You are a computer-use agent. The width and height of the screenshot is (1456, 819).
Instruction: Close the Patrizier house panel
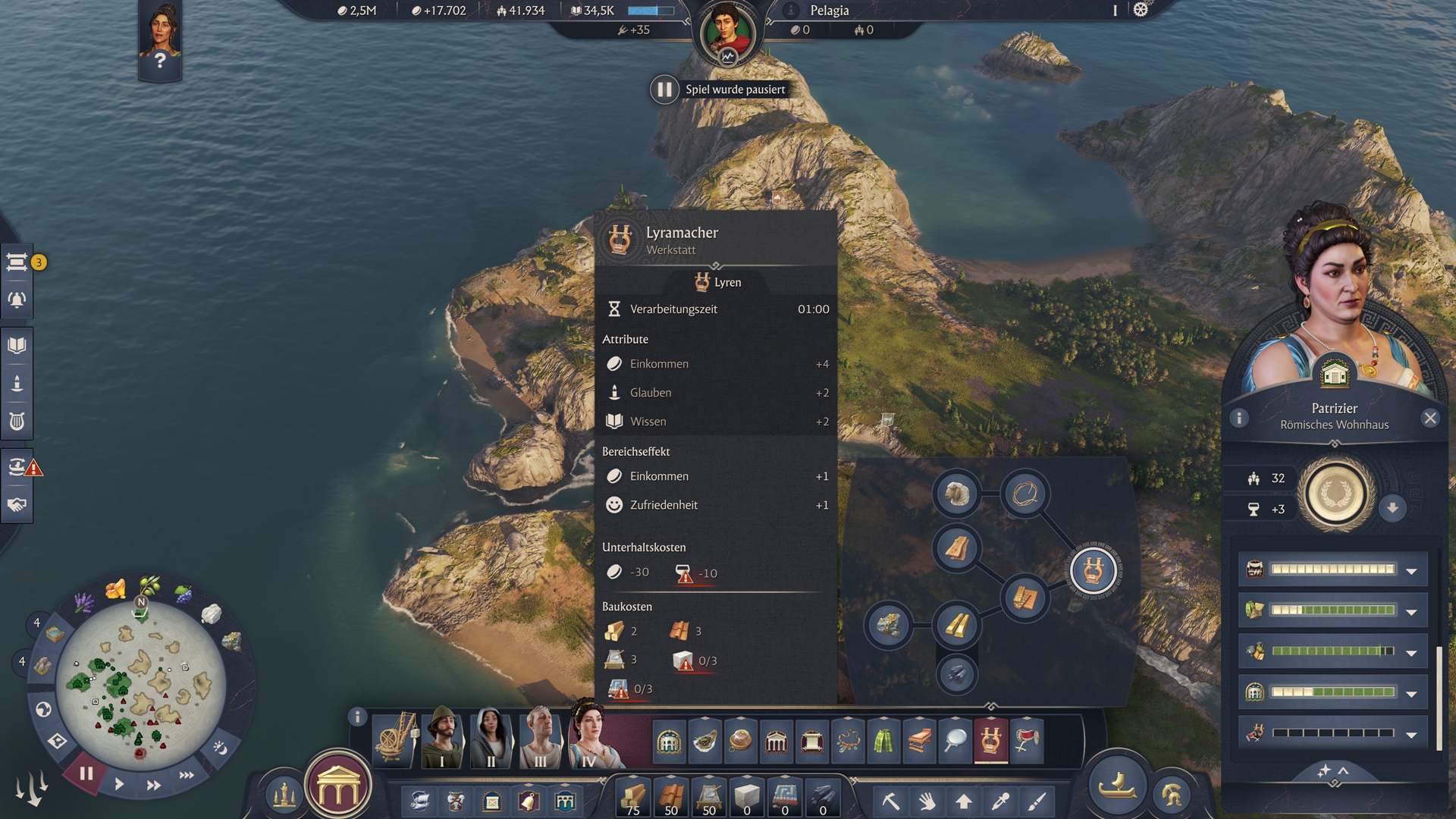pos(1430,418)
